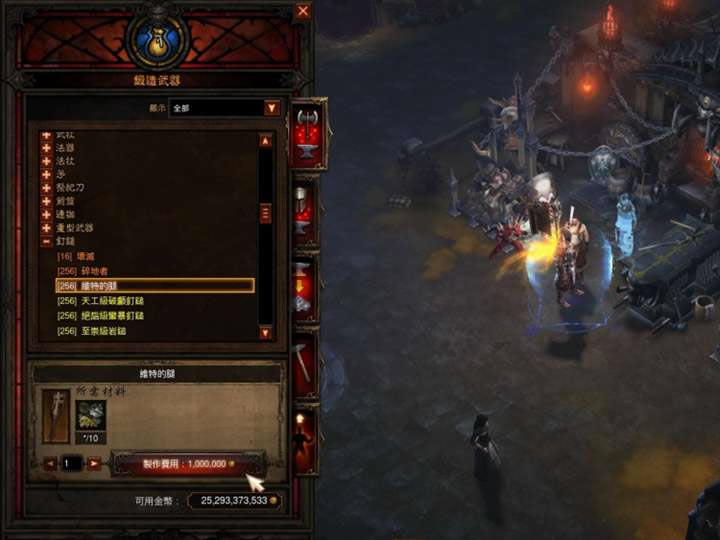Open the hammer repair tab
The image size is (720, 540).
click(x=304, y=359)
